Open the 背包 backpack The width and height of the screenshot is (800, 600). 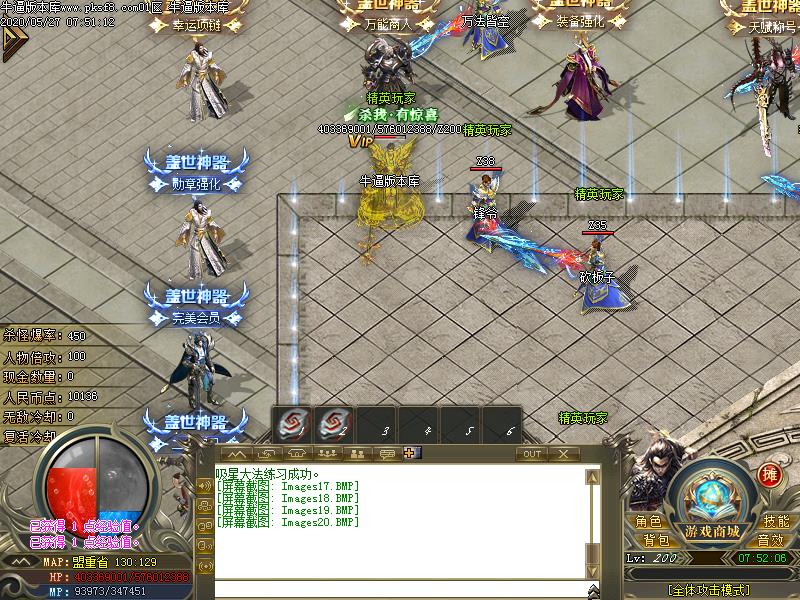656,541
